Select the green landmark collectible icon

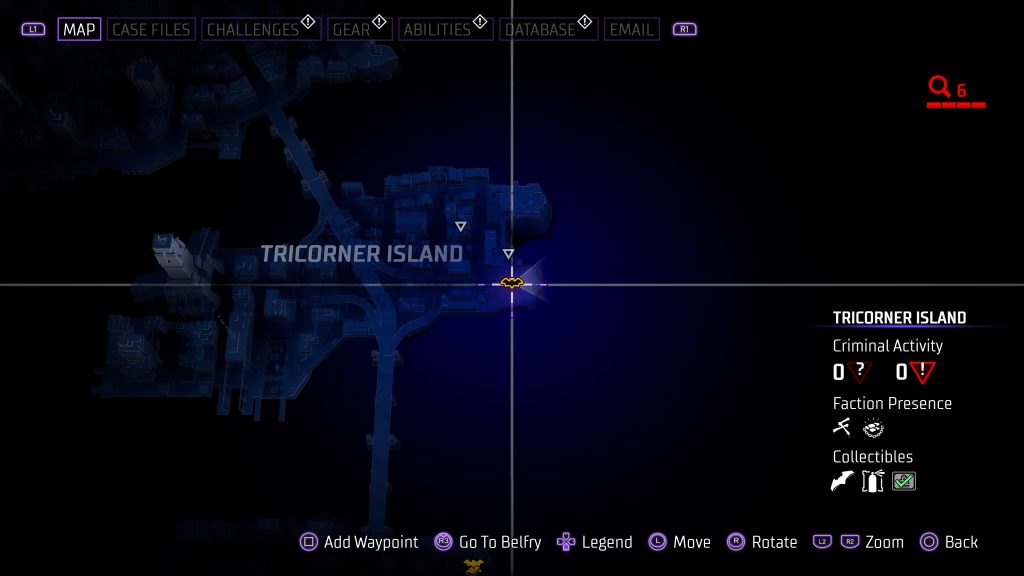[x=904, y=482]
